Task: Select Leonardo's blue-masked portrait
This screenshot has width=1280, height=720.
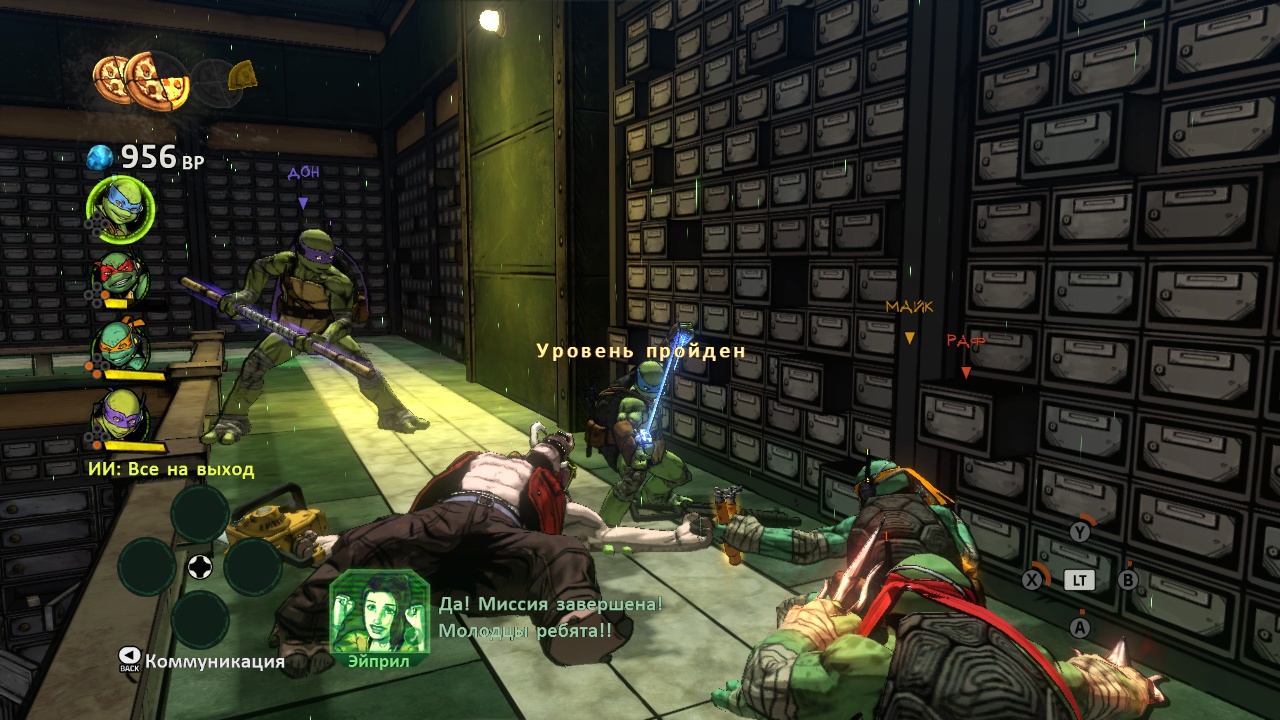Action: coord(120,209)
